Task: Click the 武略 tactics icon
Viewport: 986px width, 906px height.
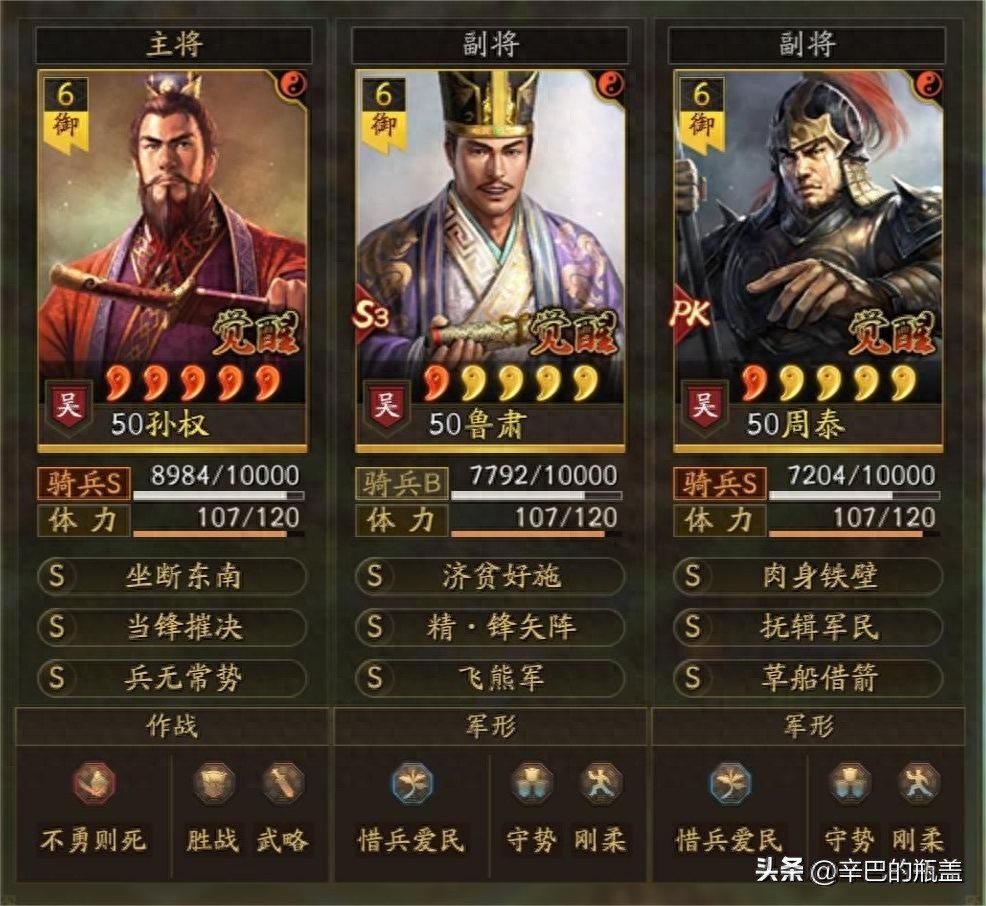Action: 282,784
